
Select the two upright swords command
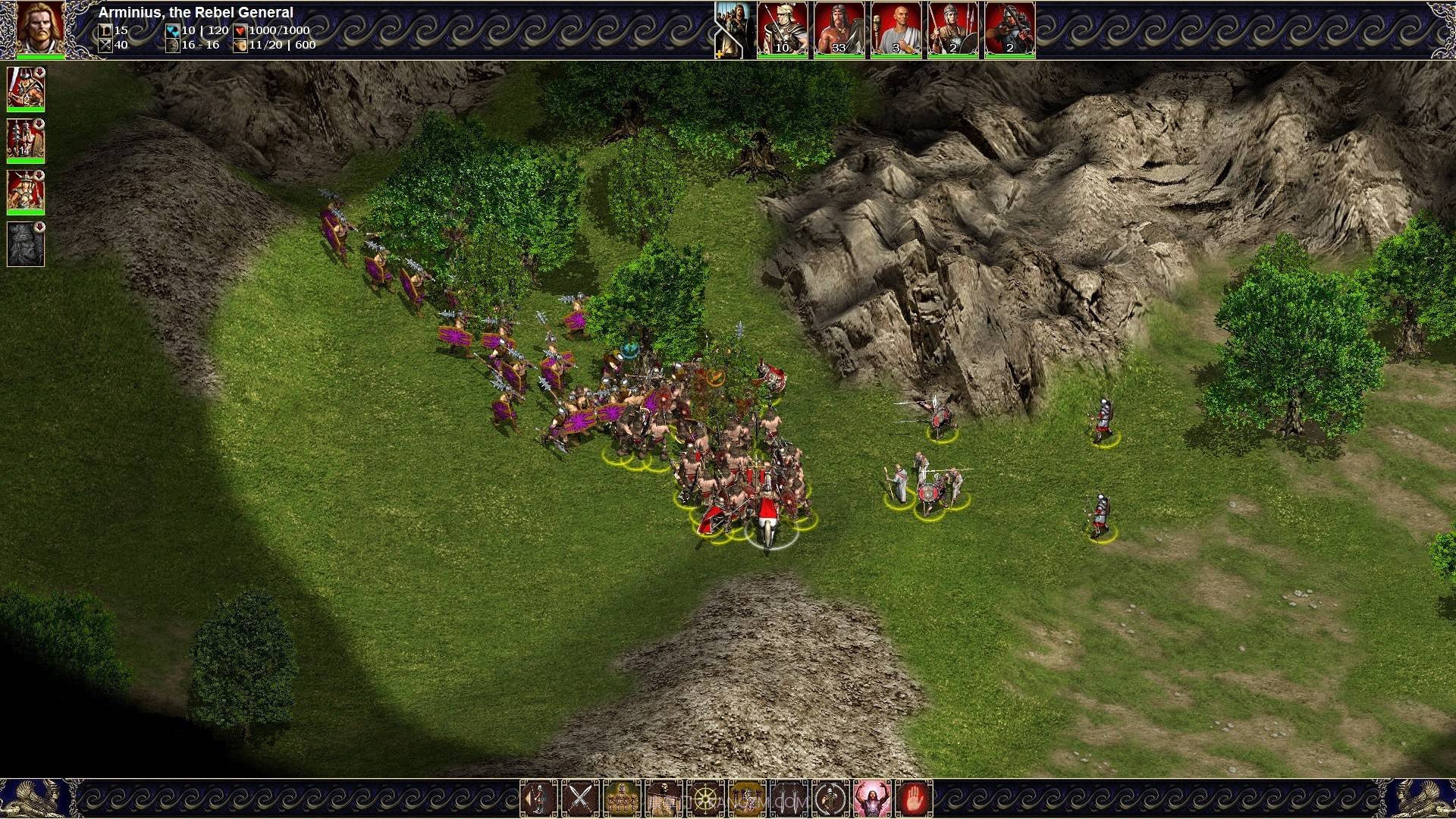[x=789, y=798]
